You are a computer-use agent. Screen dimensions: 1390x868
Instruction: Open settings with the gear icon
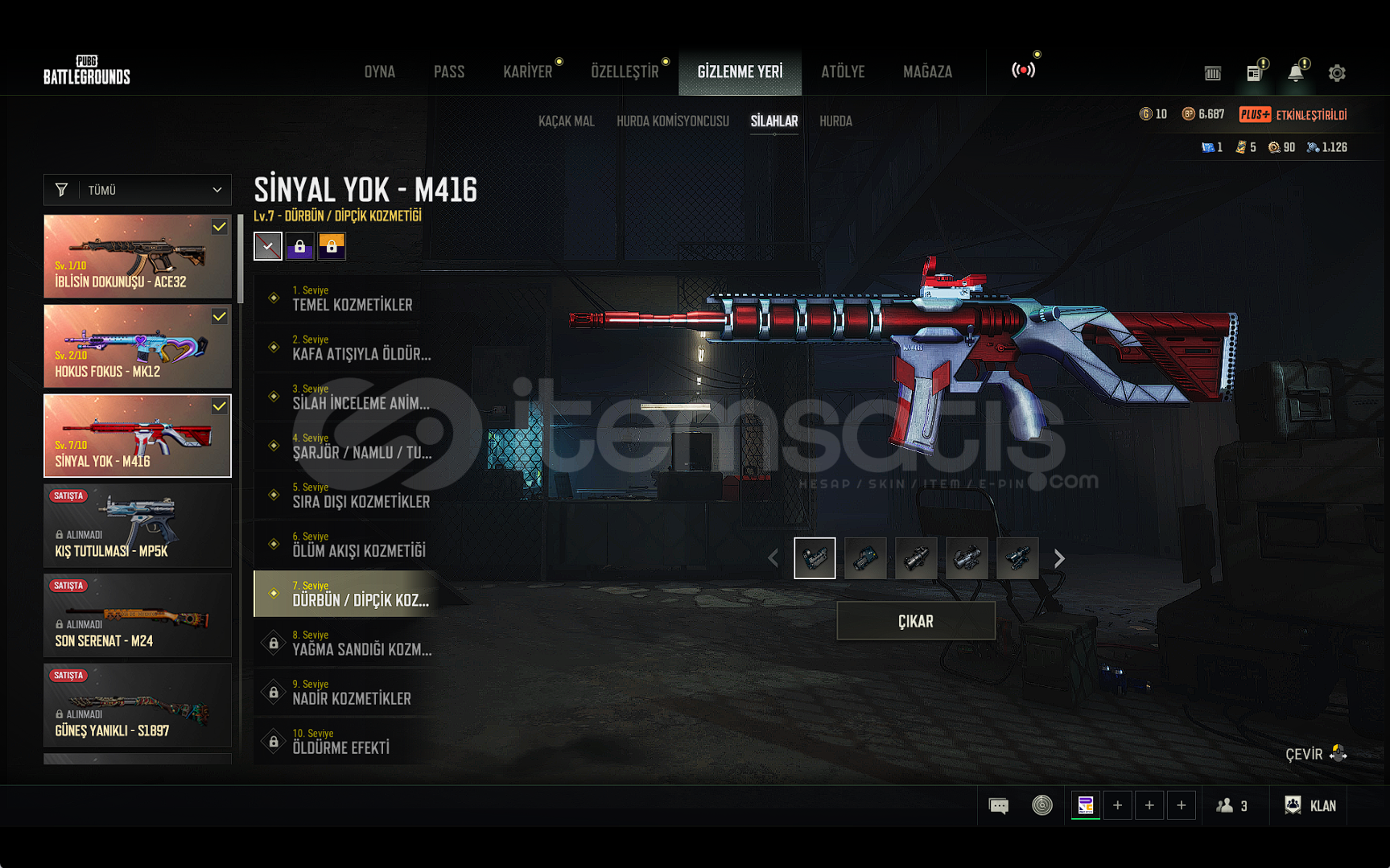[x=1337, y=73]
